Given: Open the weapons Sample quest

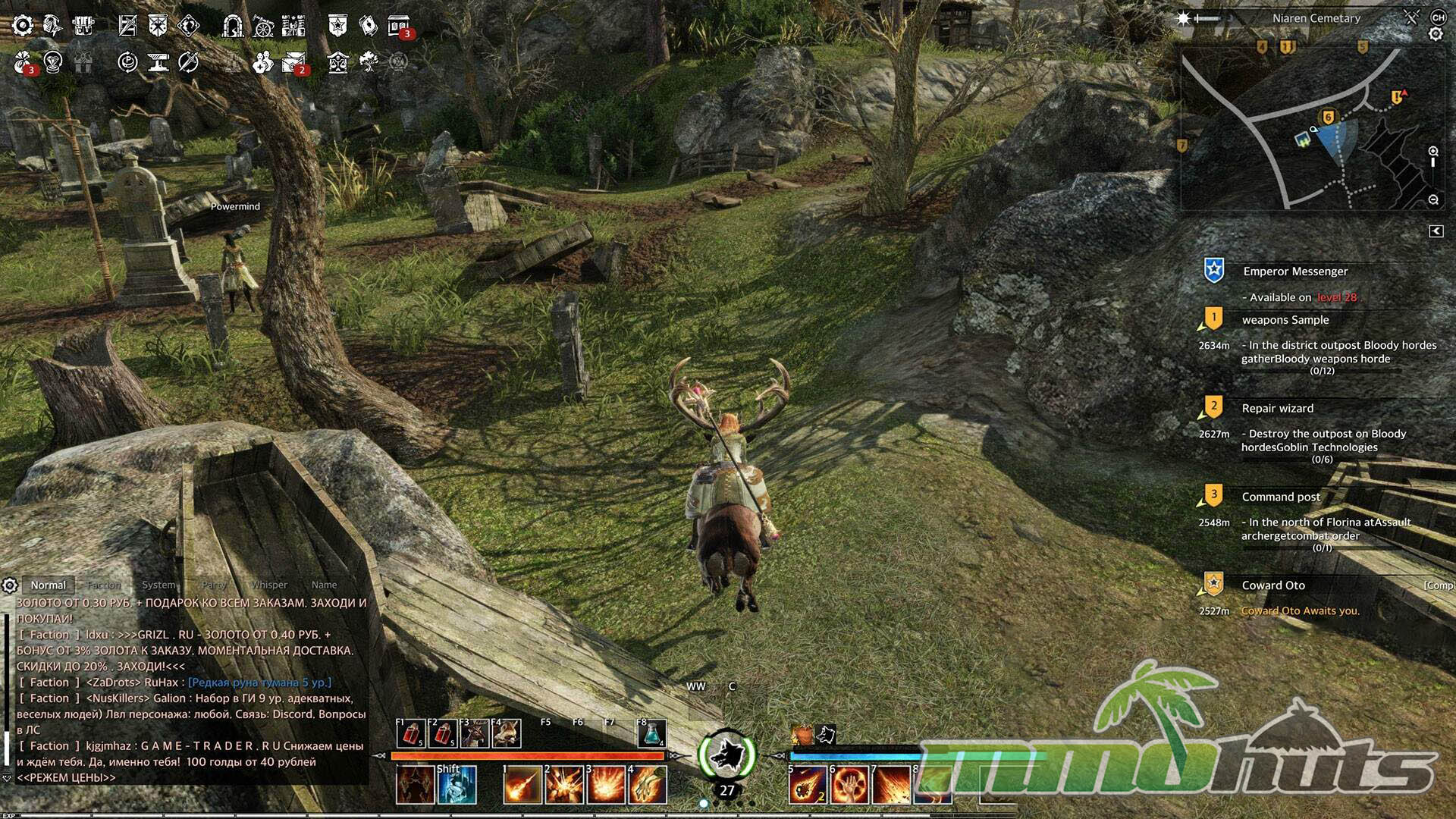Looking at the screenshot, I should point(1285,320).
